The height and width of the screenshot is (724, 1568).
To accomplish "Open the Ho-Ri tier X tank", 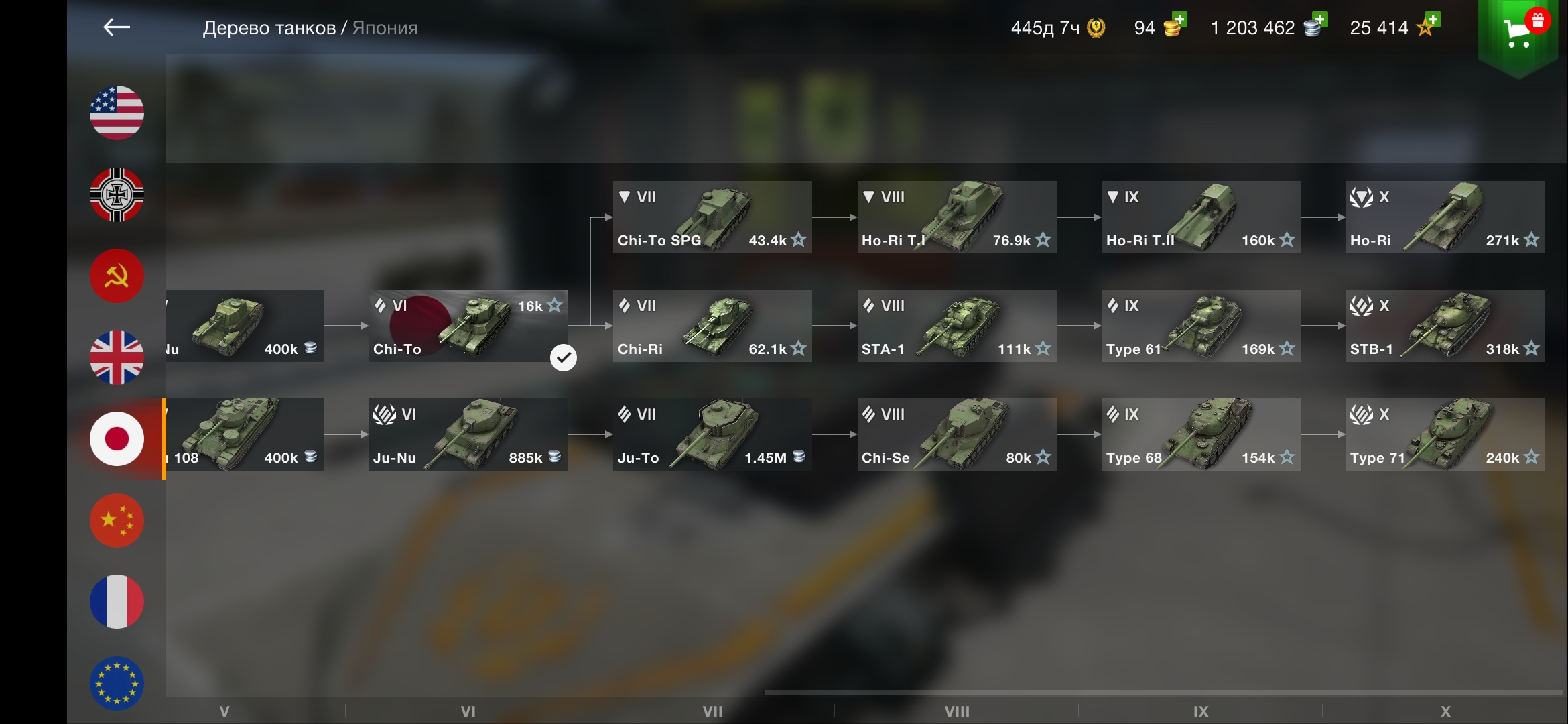I will 1445,217.
